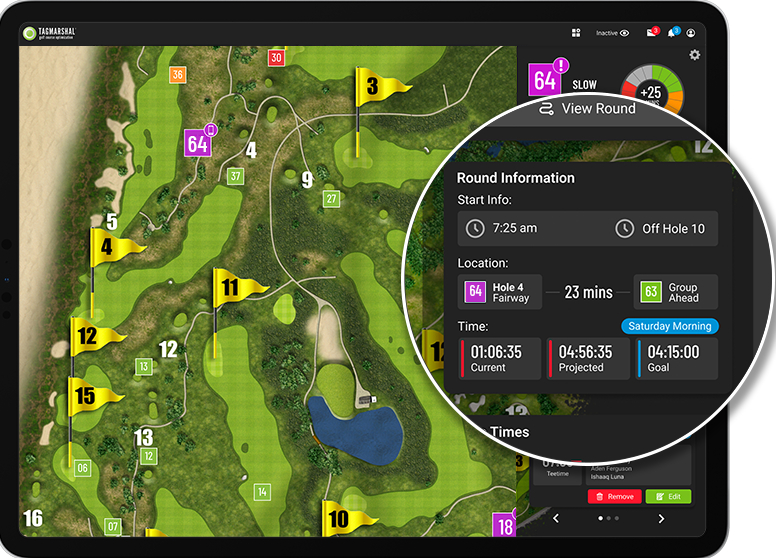
Task: Open the settings gear
Action: click(695, 55)
